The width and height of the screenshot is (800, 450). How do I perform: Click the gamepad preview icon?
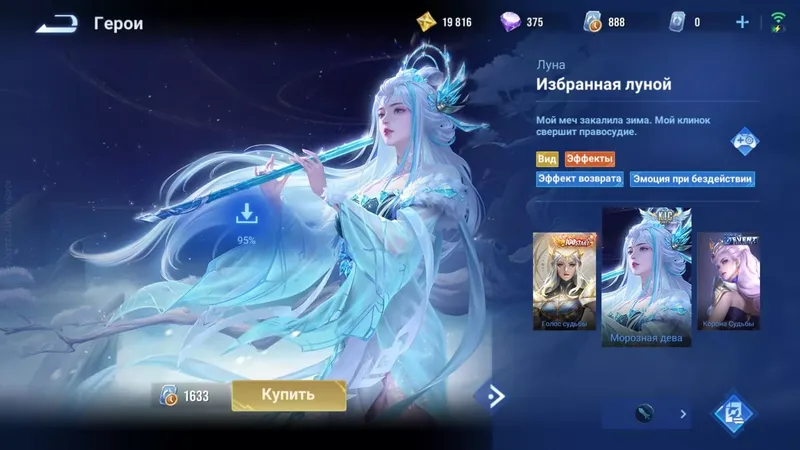click(x=742, y=141)
